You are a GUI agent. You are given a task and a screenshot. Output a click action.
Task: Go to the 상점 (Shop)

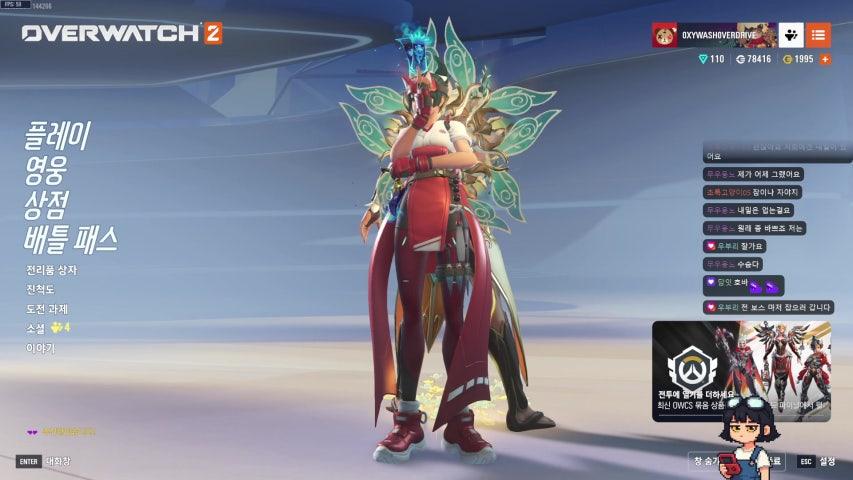(x=46, y=204)
